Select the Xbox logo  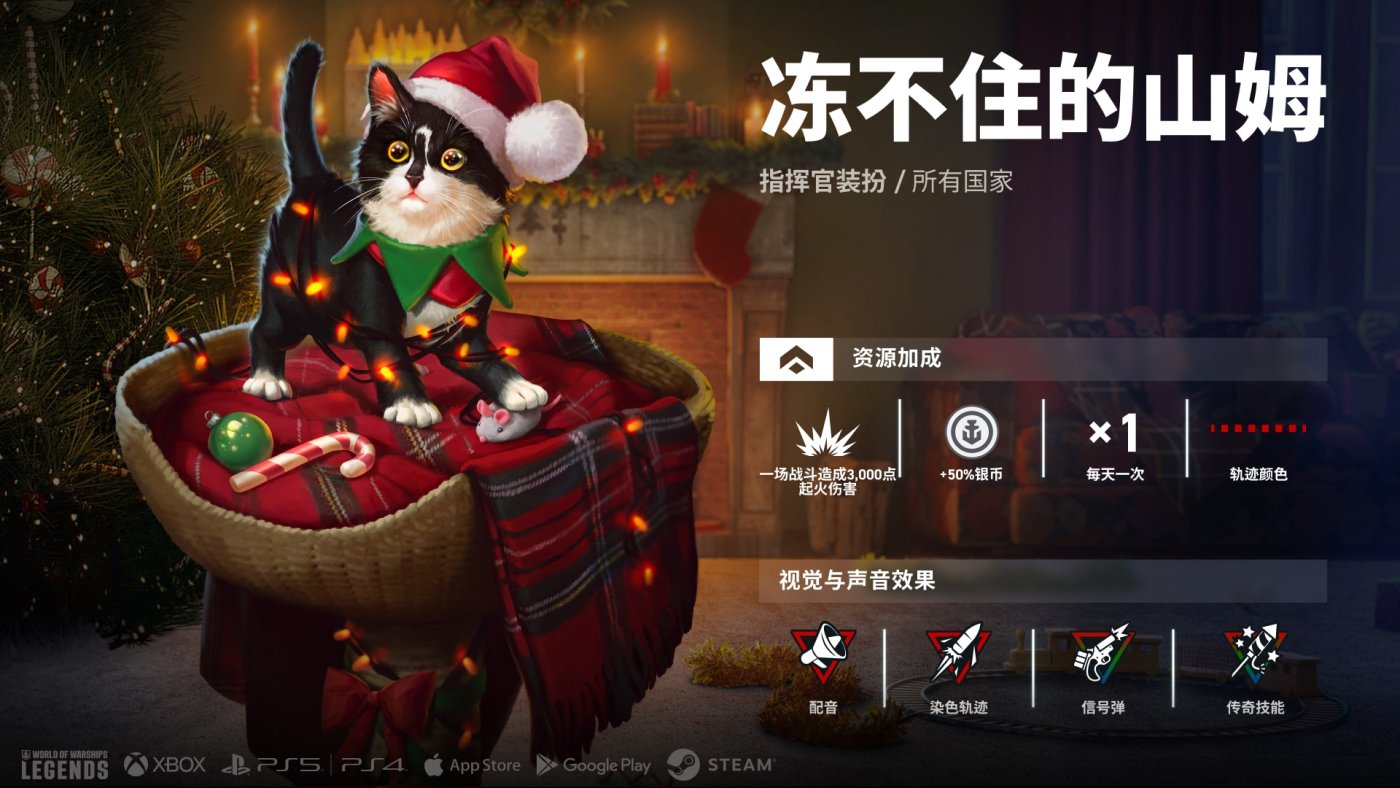(165, 765)
